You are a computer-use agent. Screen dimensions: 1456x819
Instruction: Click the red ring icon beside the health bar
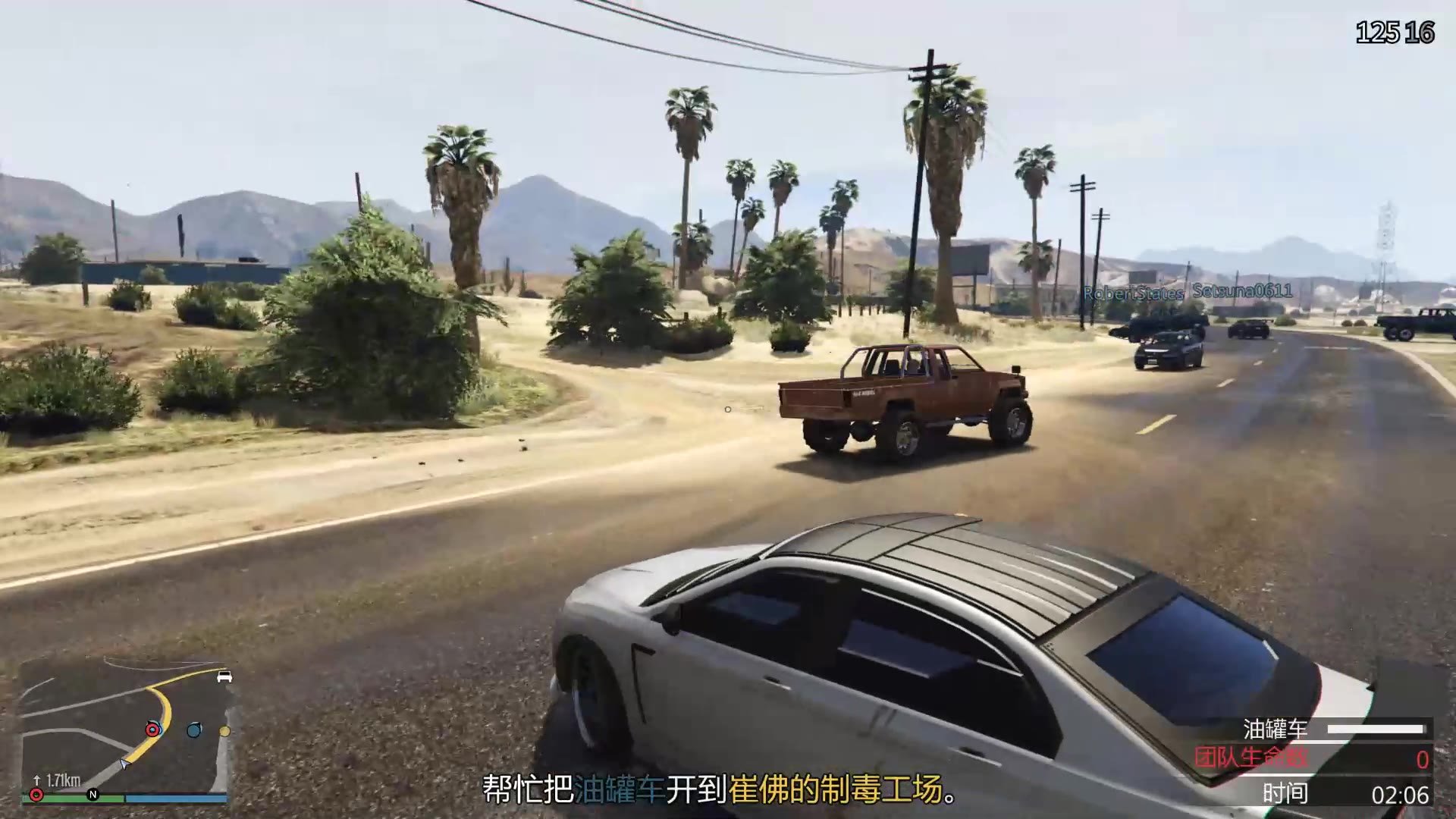[36, 794]
